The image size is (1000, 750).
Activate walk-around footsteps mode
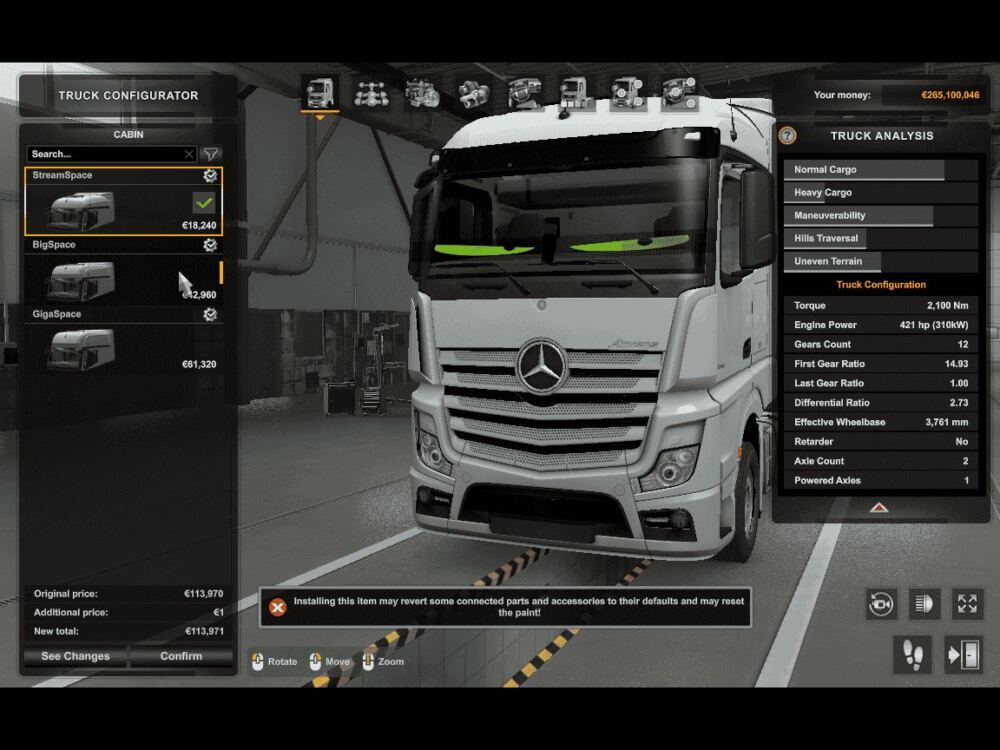tap(912, 655)
